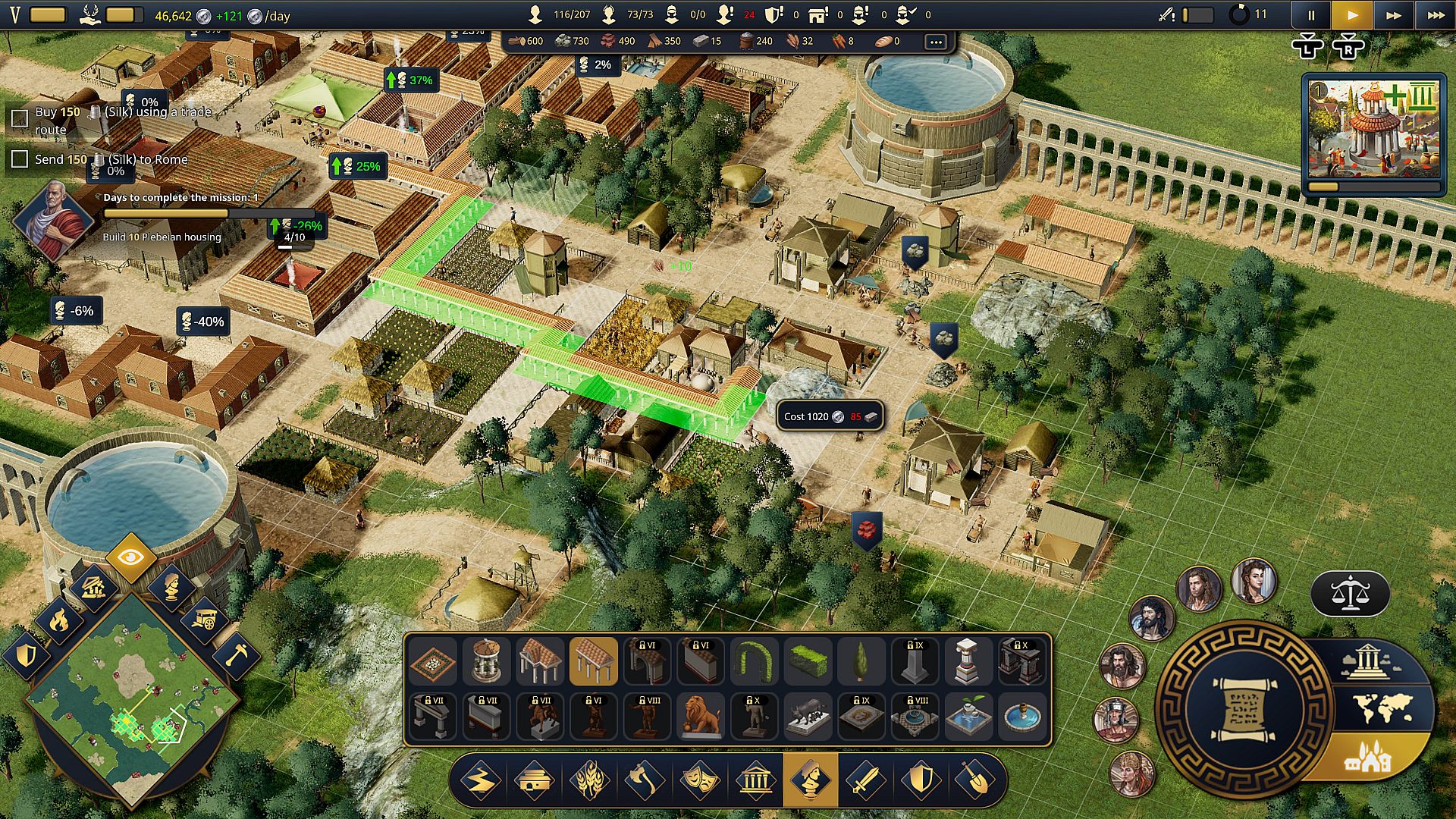Open the scroll missions medallion
This screenshot has width=1456, height=819.
tap(1242, 710)
